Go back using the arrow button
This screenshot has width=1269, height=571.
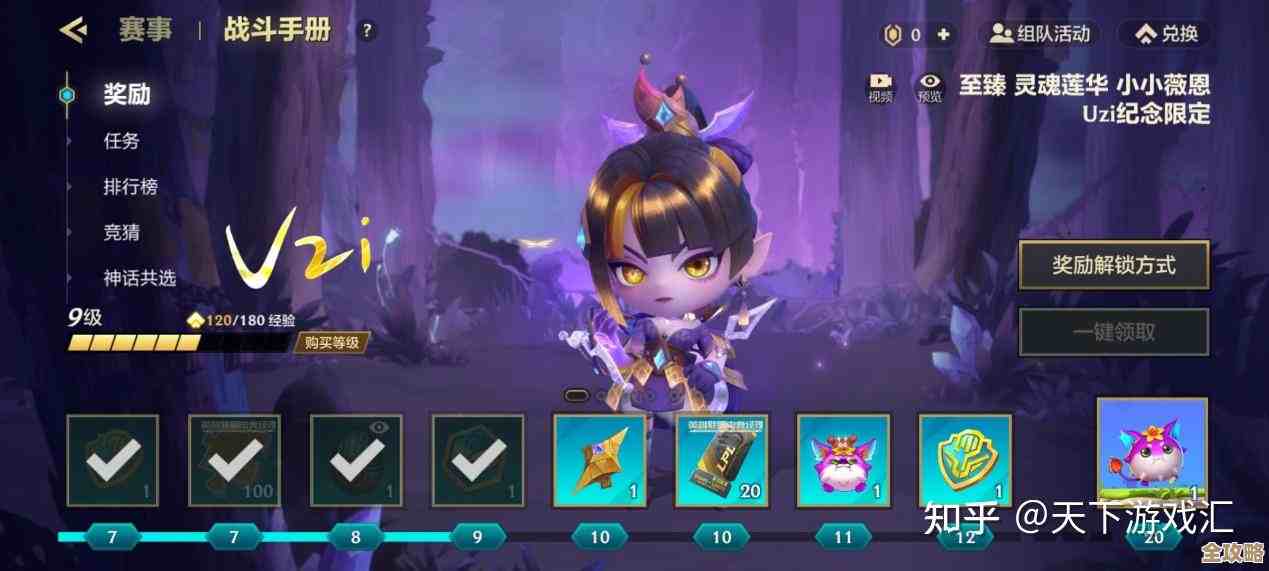pos(72,31)
